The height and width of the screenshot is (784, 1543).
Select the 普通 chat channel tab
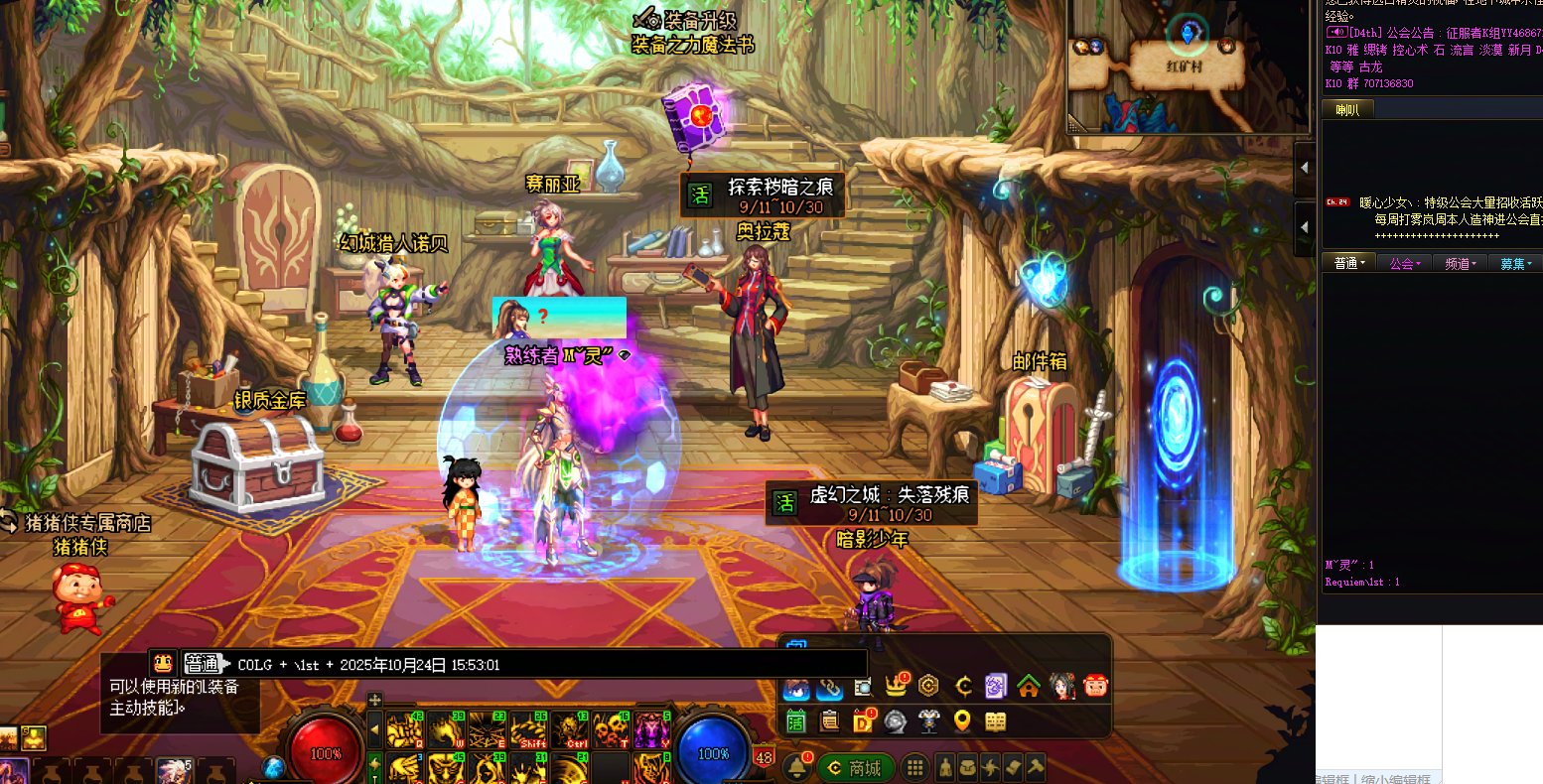1349,263
